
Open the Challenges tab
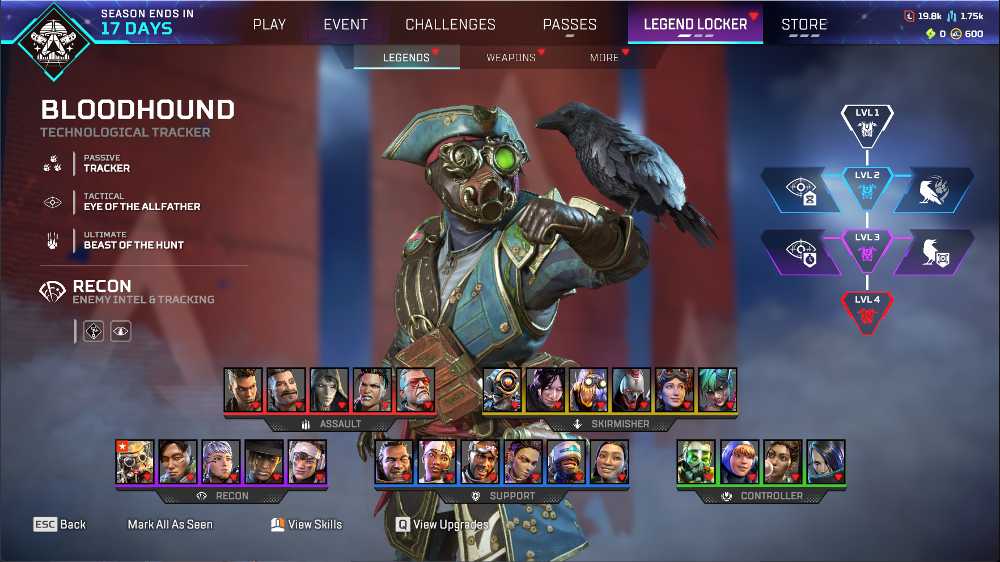click(450, 24)
